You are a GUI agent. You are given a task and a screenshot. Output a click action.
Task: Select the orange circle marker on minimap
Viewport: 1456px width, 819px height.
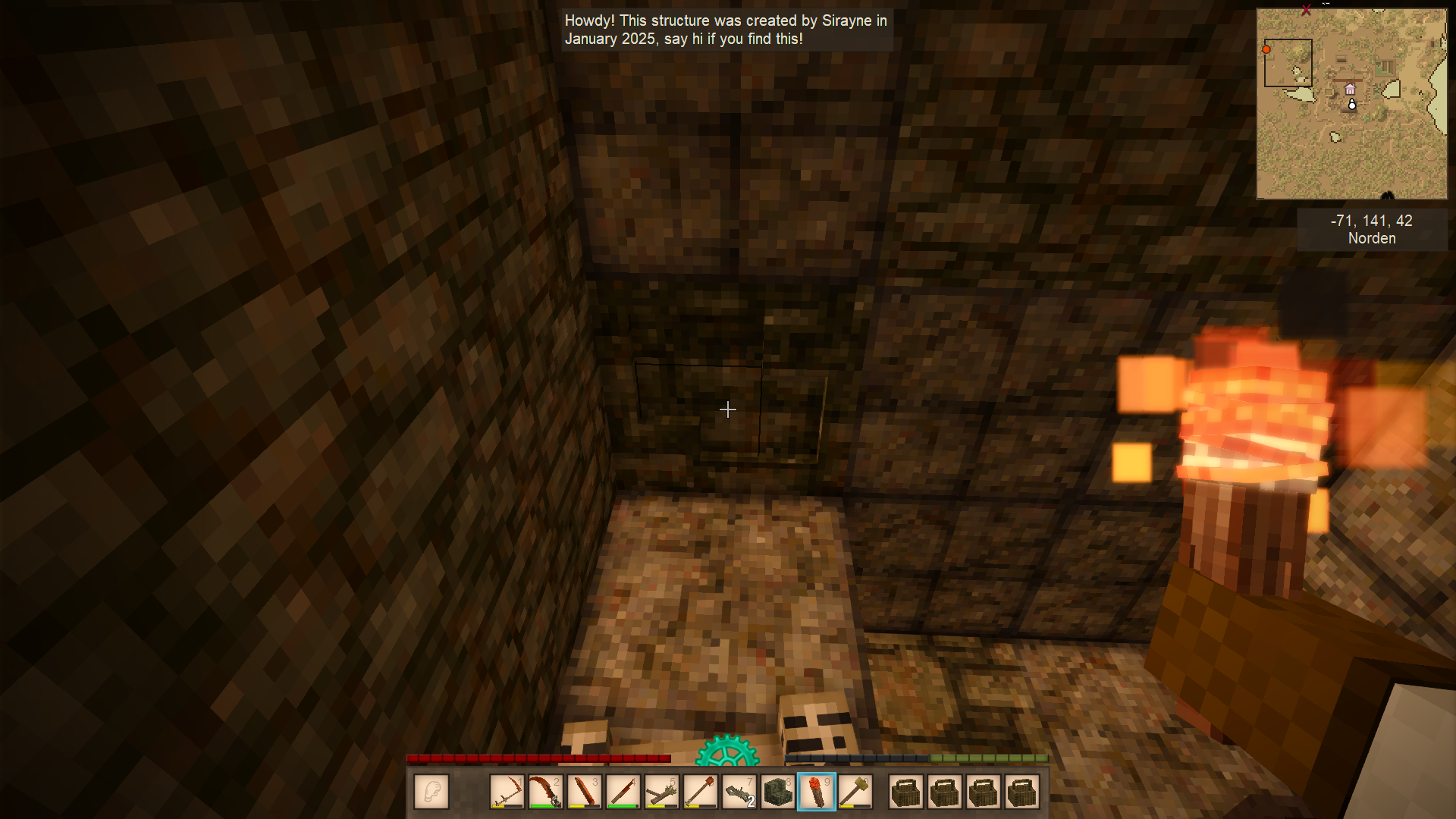(x=1266, y=50)
